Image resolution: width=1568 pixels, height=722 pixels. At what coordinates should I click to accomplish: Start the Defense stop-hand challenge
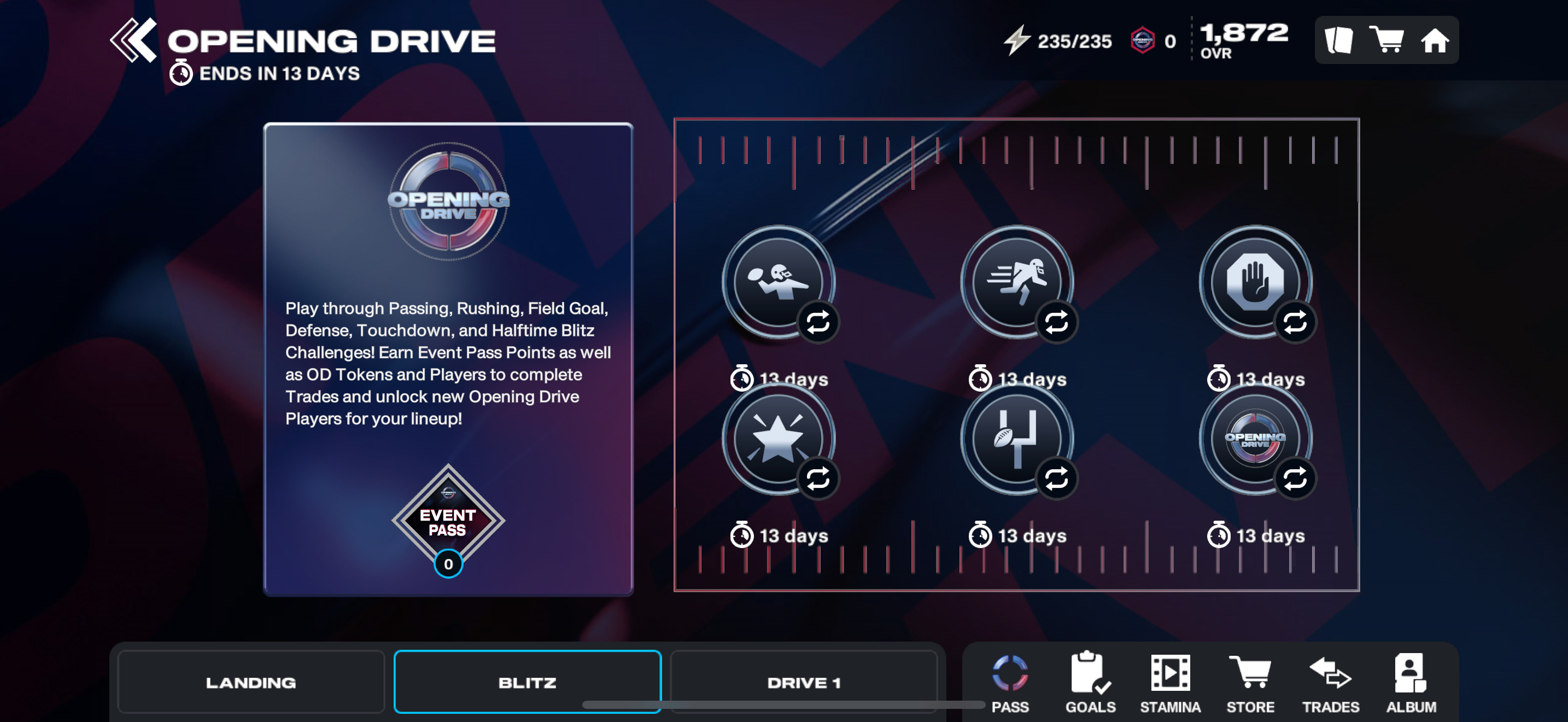point(1255,282)
